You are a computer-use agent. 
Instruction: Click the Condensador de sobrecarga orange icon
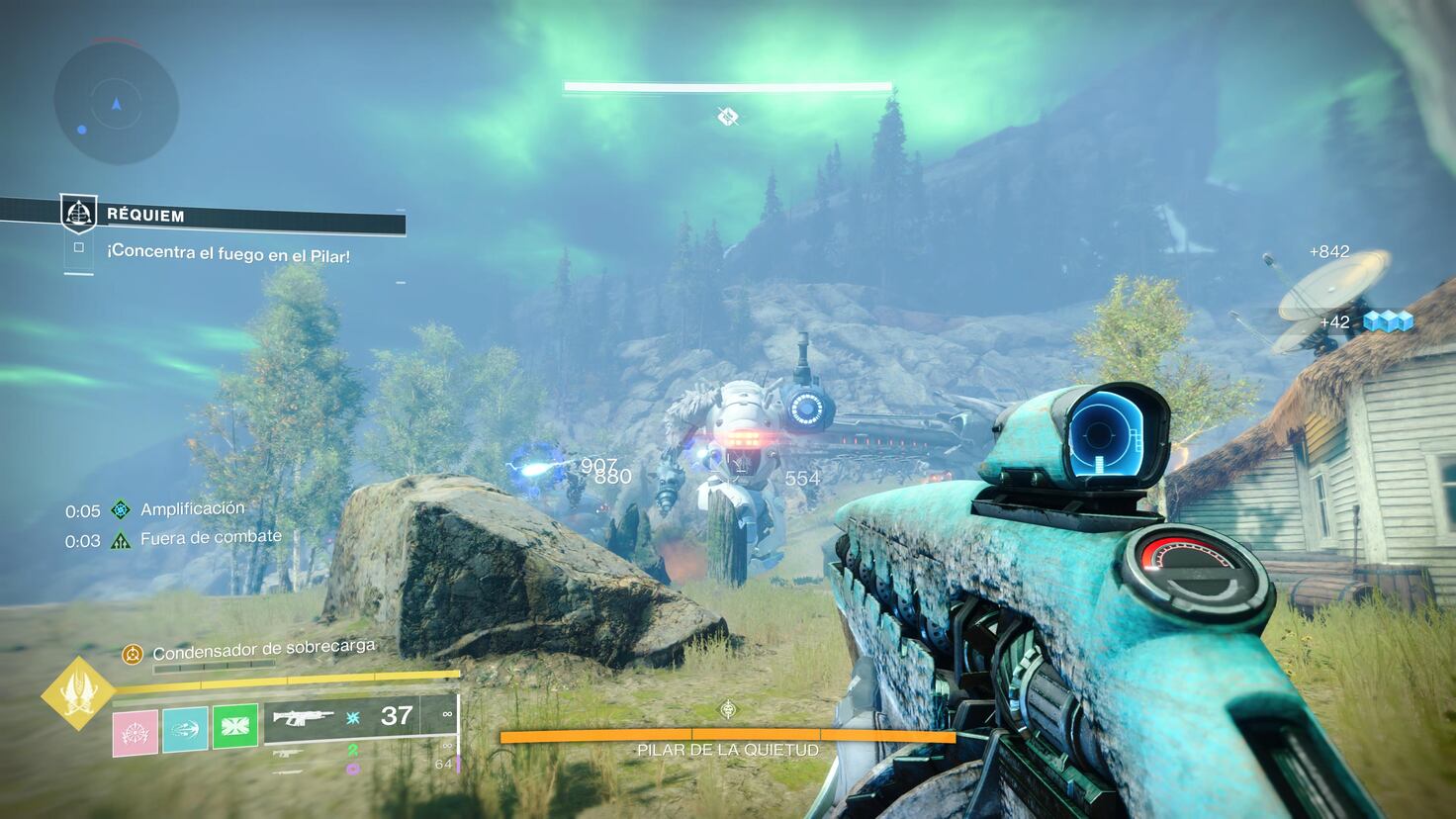pyautogui.click(x=132, y=653)
